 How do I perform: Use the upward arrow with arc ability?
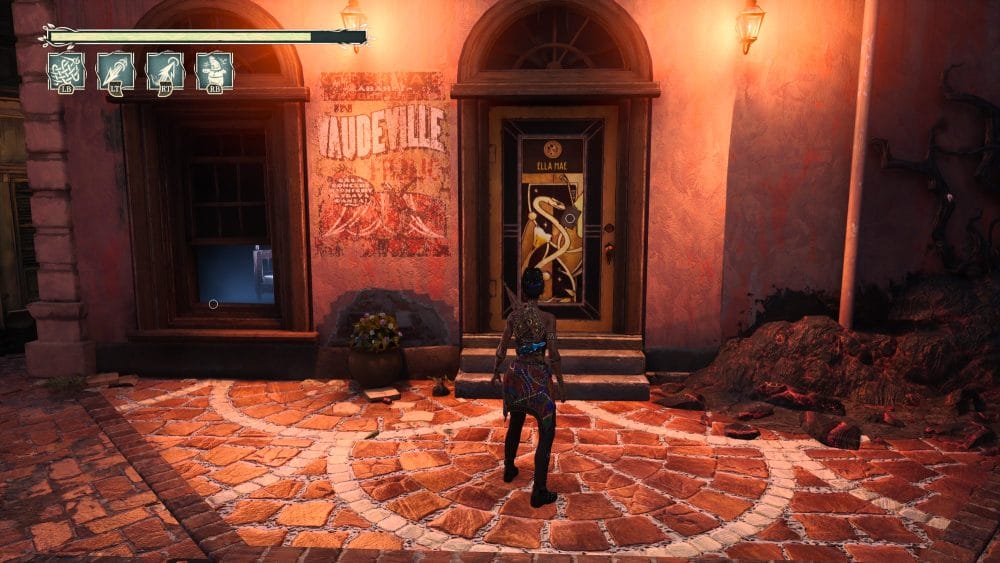pyautogui.click(x=165, y=70)
